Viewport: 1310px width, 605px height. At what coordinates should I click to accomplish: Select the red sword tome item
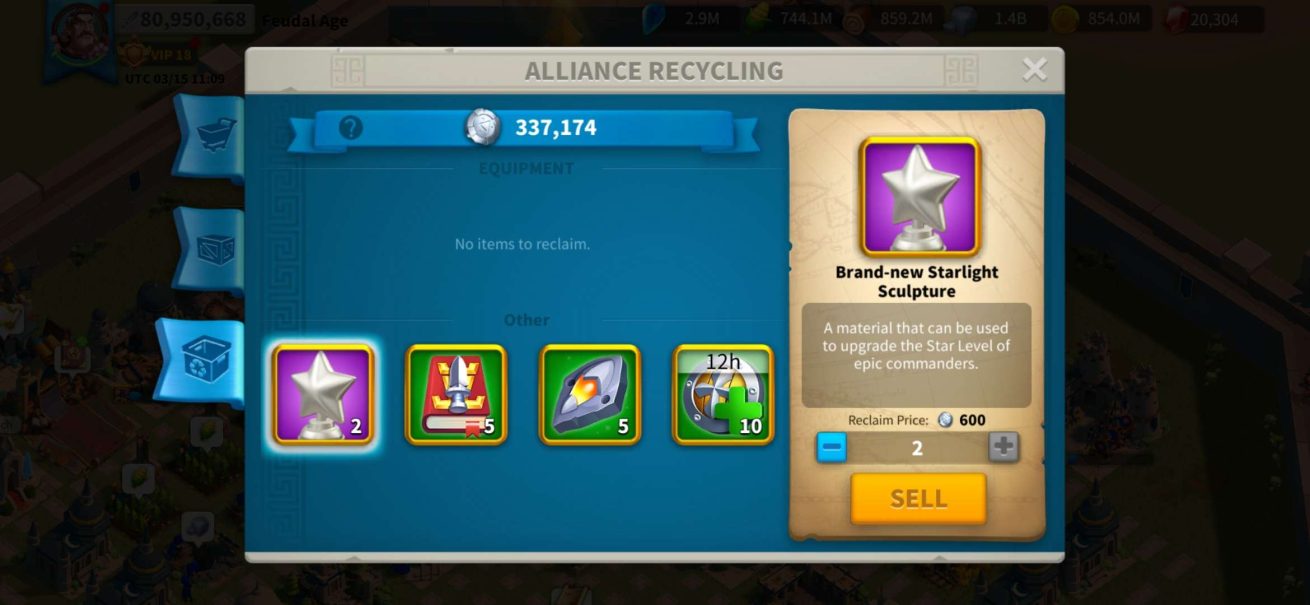456,394
